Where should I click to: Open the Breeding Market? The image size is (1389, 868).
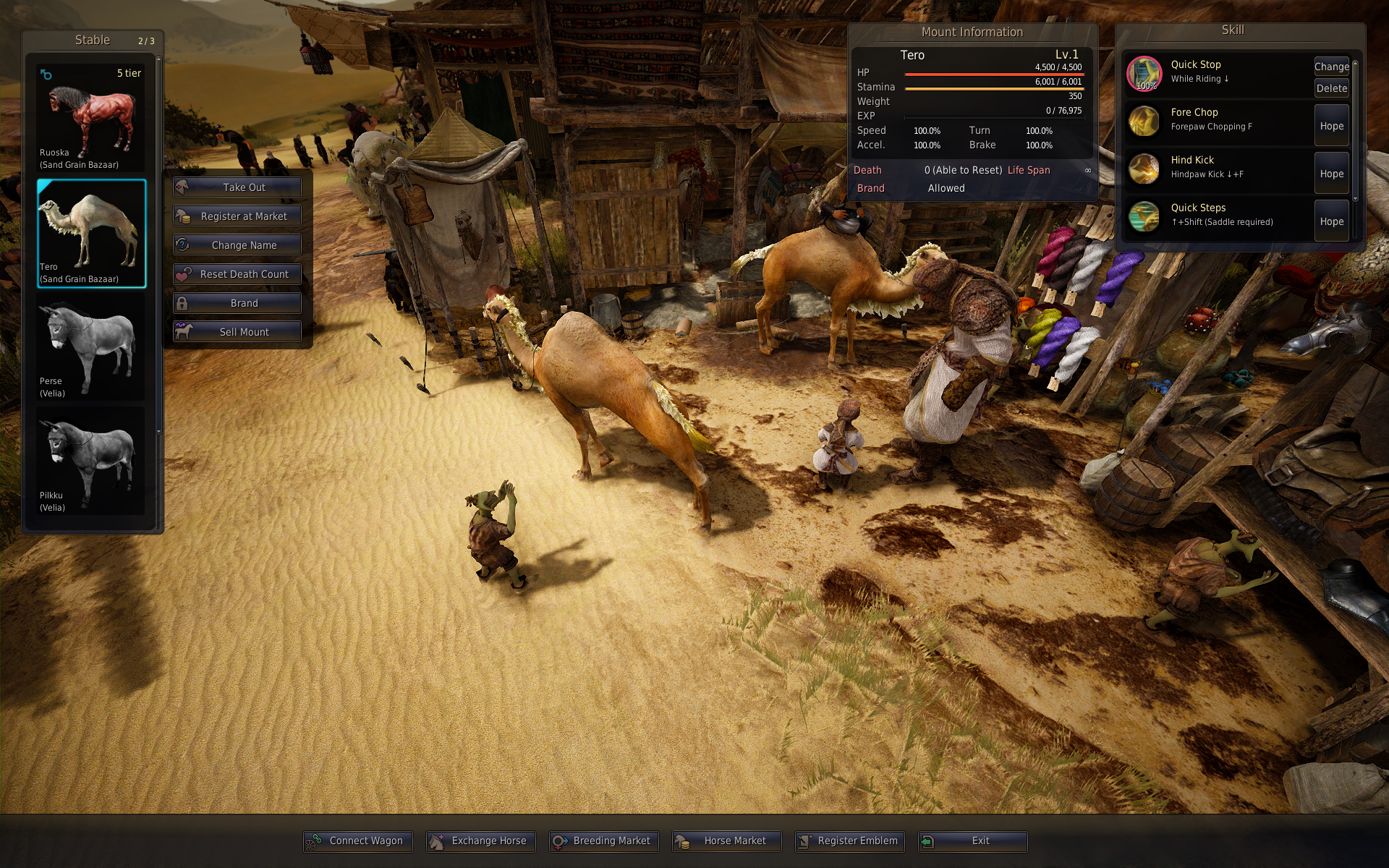click(x=604, y=841)
